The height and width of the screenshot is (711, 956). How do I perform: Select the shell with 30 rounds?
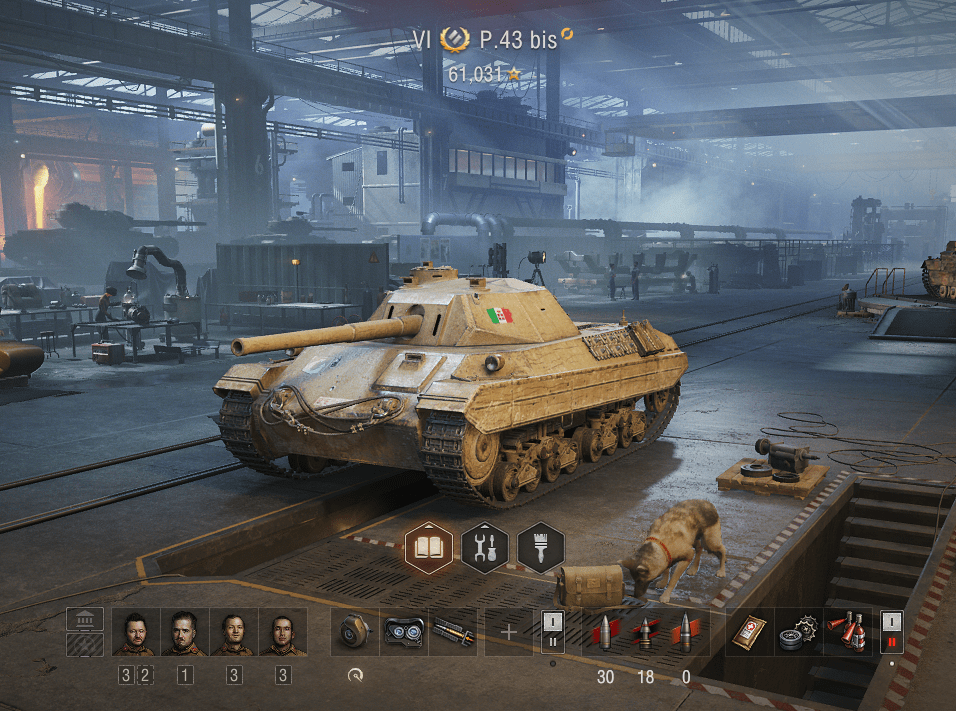[x=604, y=632]
